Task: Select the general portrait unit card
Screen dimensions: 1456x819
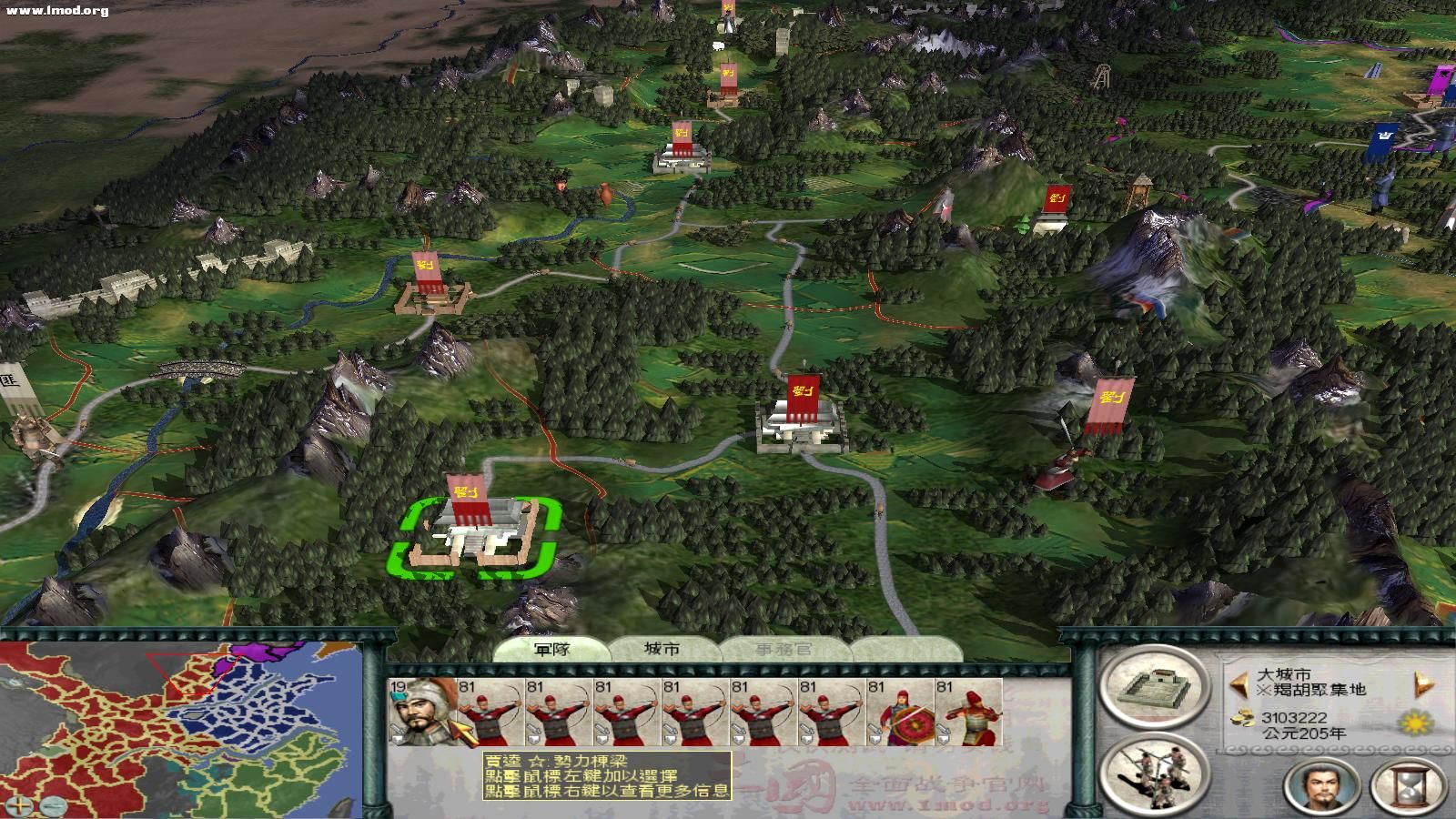Action: [x=422, y=712]
